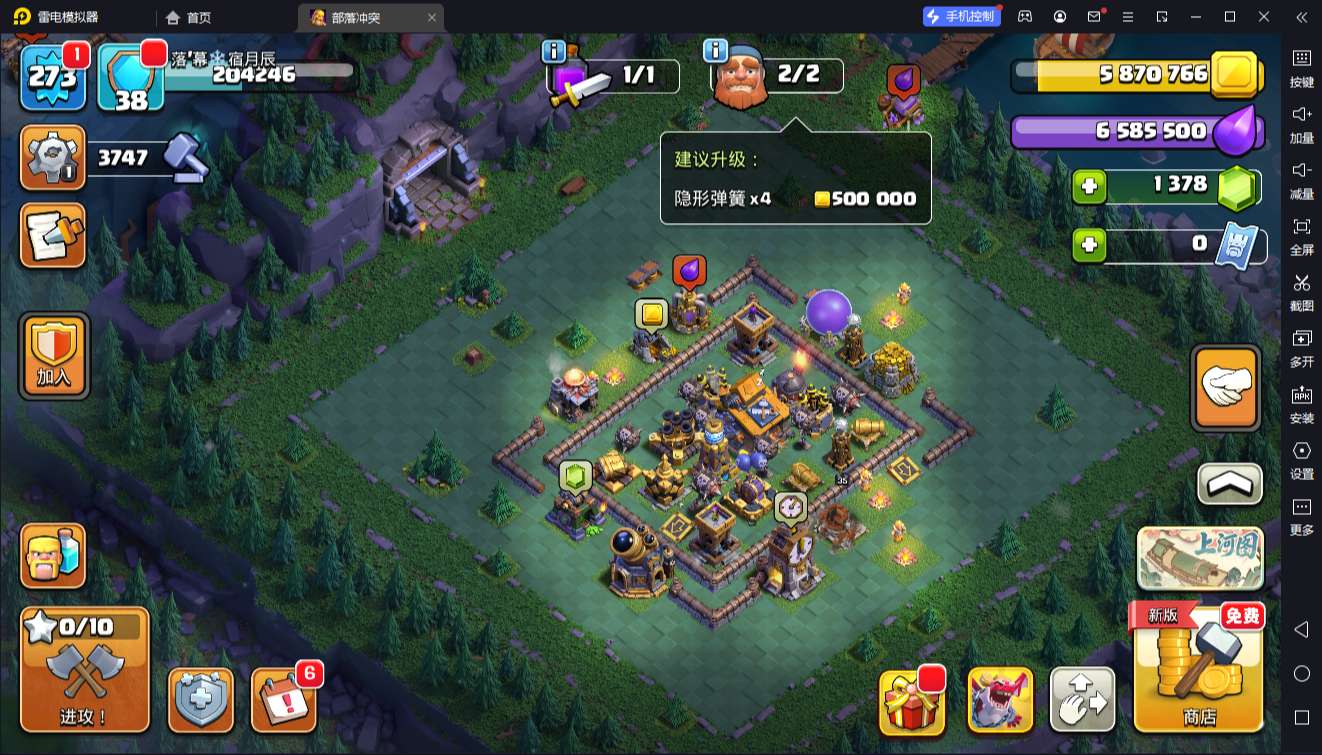Show info for the 1/1 sword counter
This screenshot has height=755, width=1322.
553,51
